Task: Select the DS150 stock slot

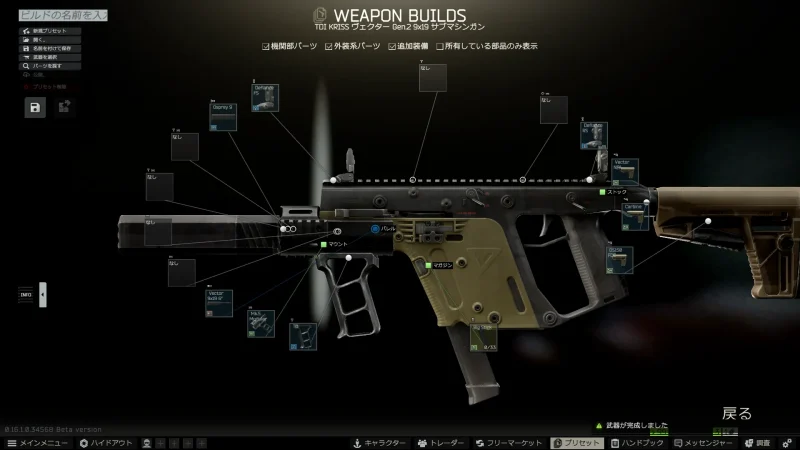Action: (620, 260)
